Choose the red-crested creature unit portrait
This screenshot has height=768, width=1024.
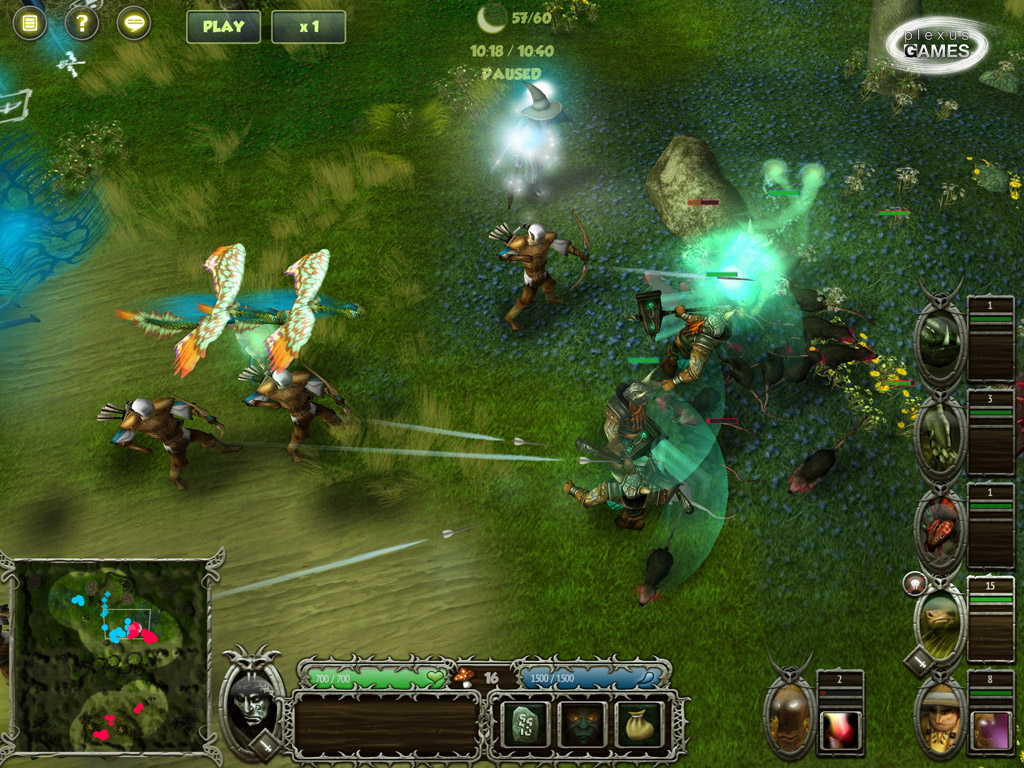(940, 527)
